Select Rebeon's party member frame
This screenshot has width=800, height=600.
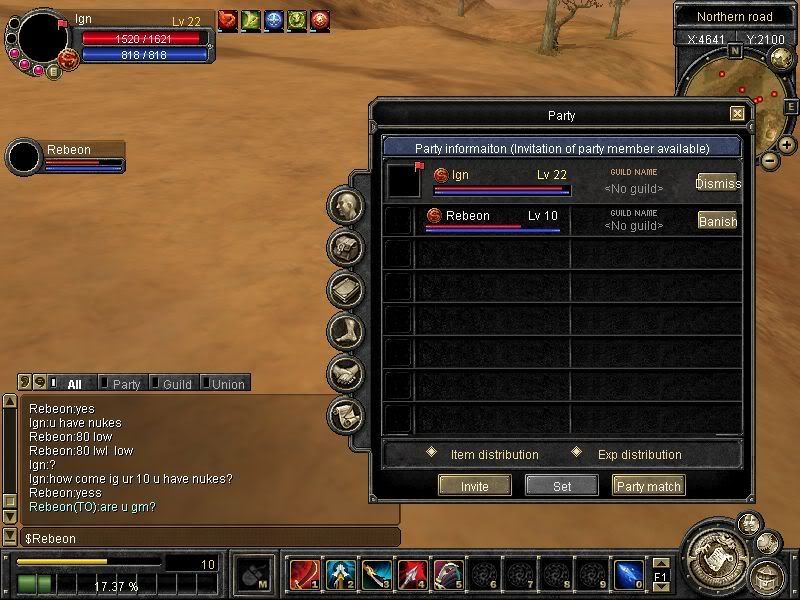pyautogui.click(x=66, y=156)
